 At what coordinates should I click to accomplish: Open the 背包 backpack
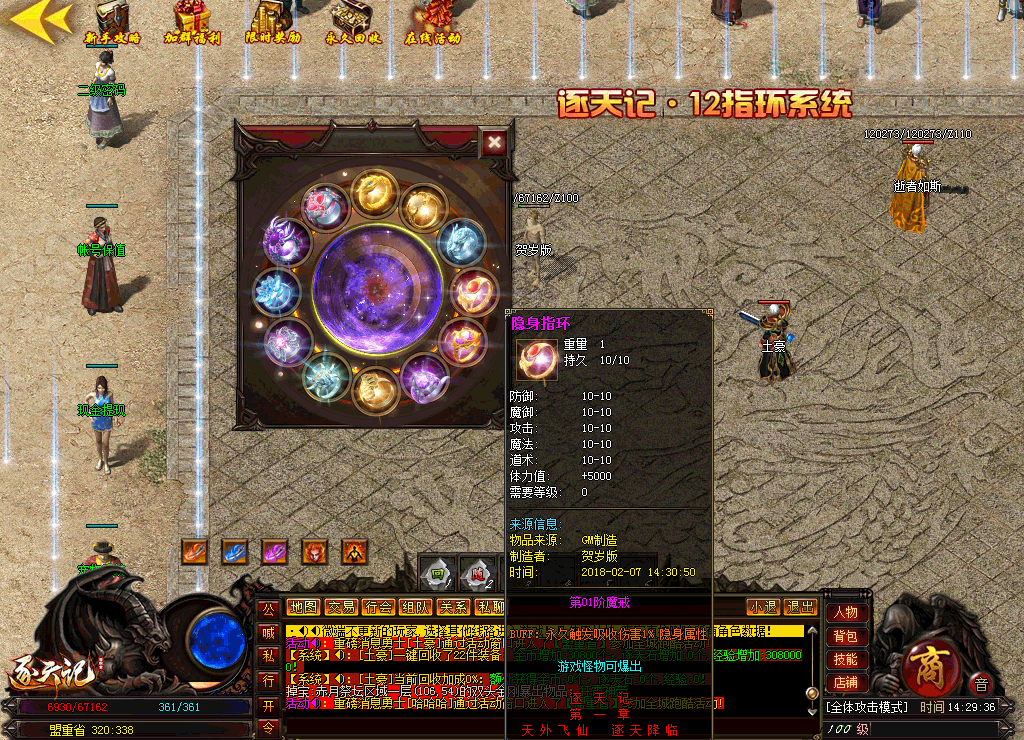click(845, 636)
